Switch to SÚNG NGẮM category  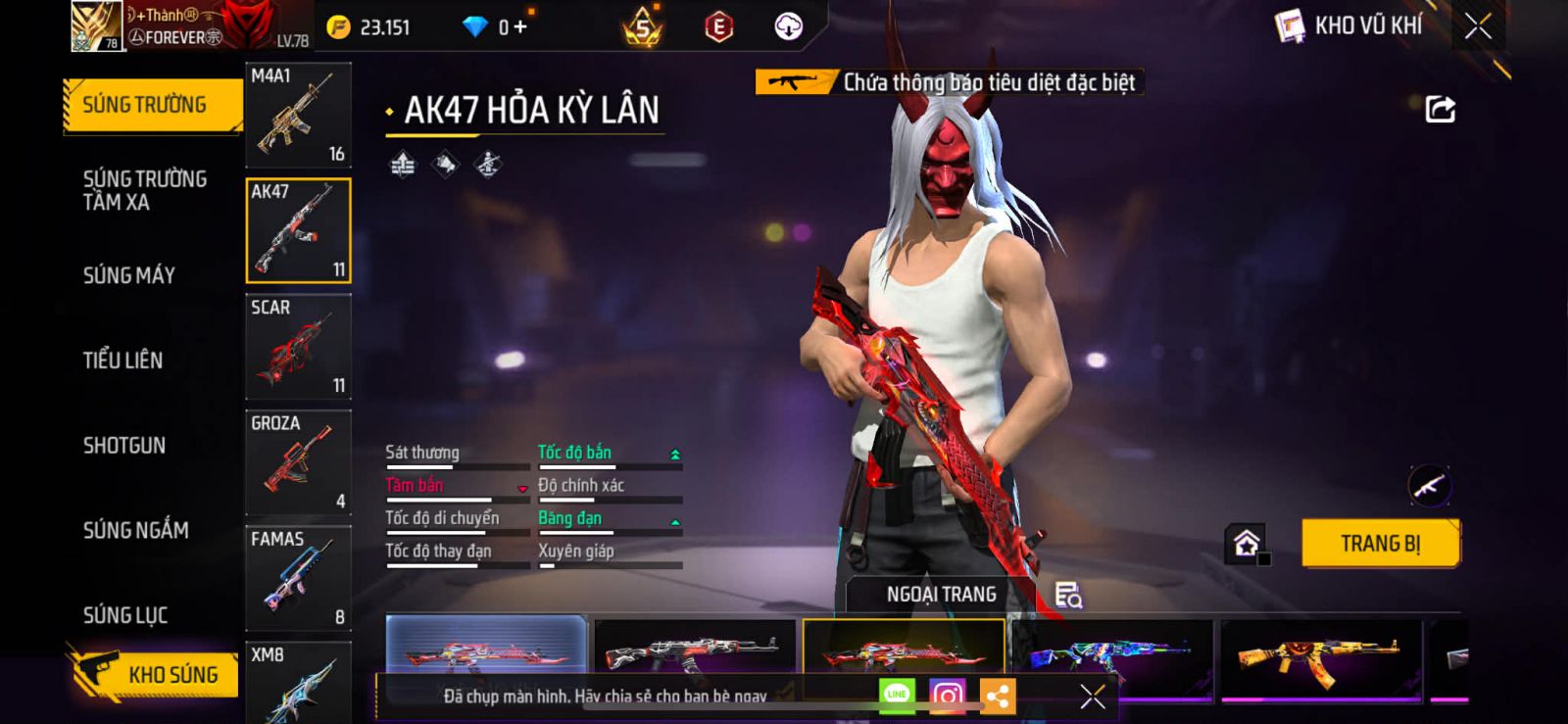click(135, 530)
